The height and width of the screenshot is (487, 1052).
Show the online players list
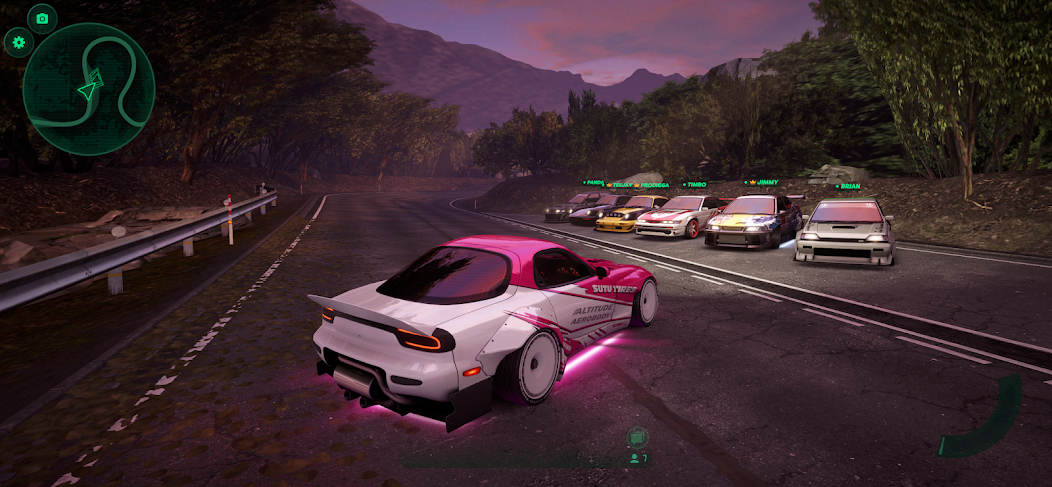pos(637,459)
